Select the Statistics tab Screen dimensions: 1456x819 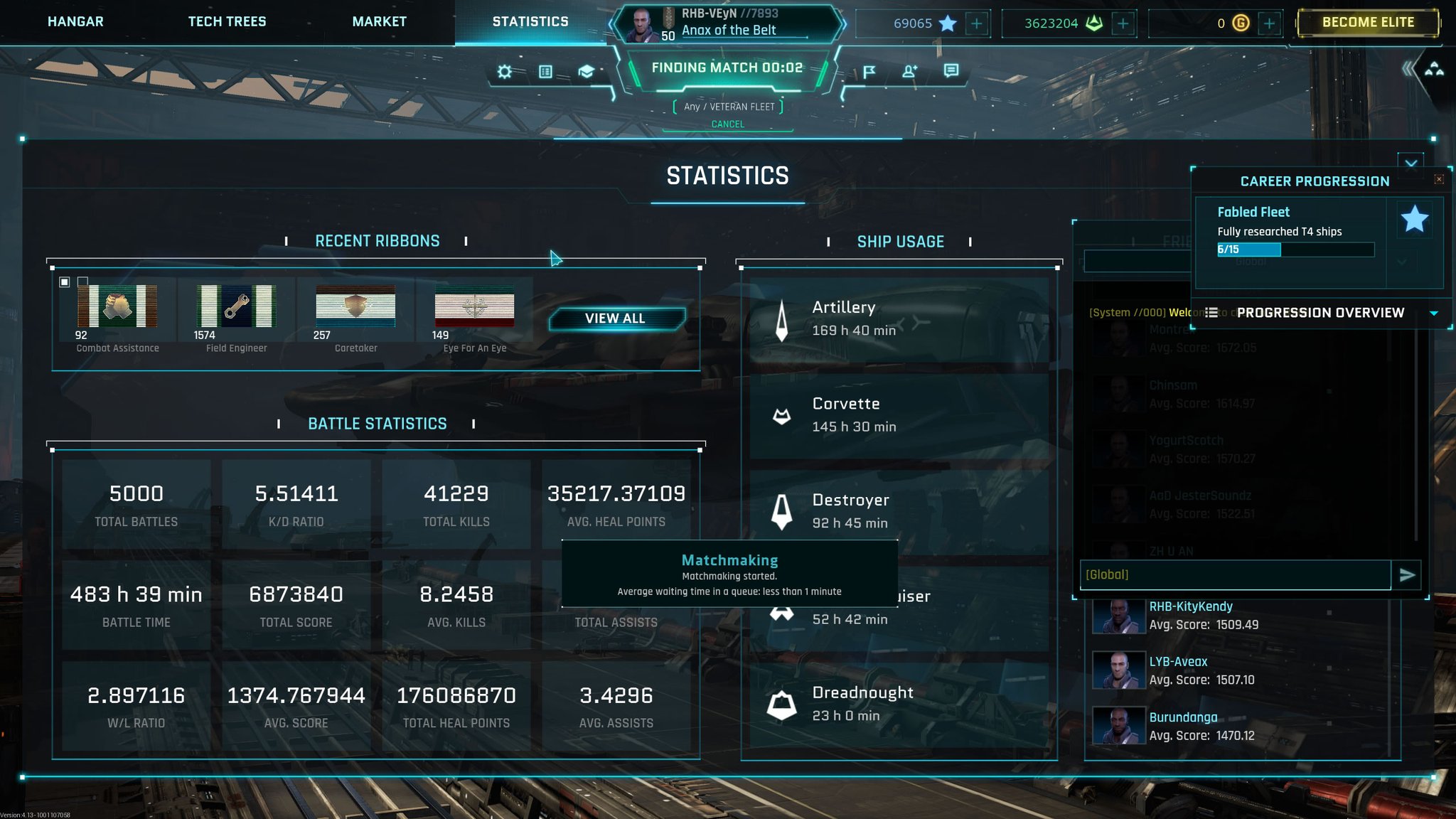pos(530,22)
